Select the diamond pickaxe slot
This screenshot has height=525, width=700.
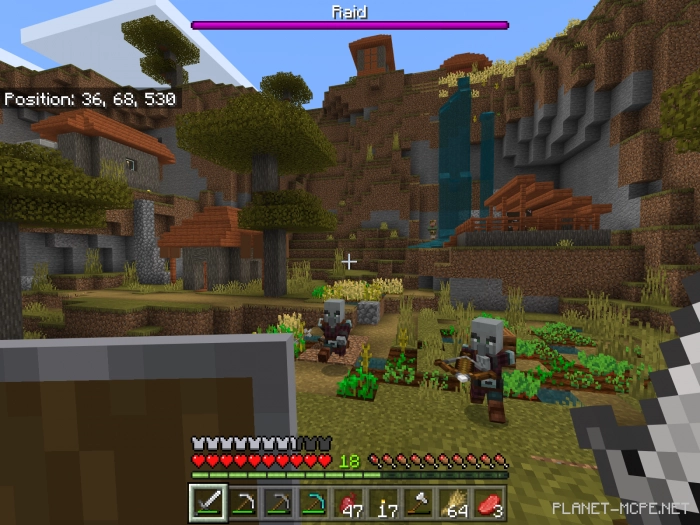click(x=314, y=502)
